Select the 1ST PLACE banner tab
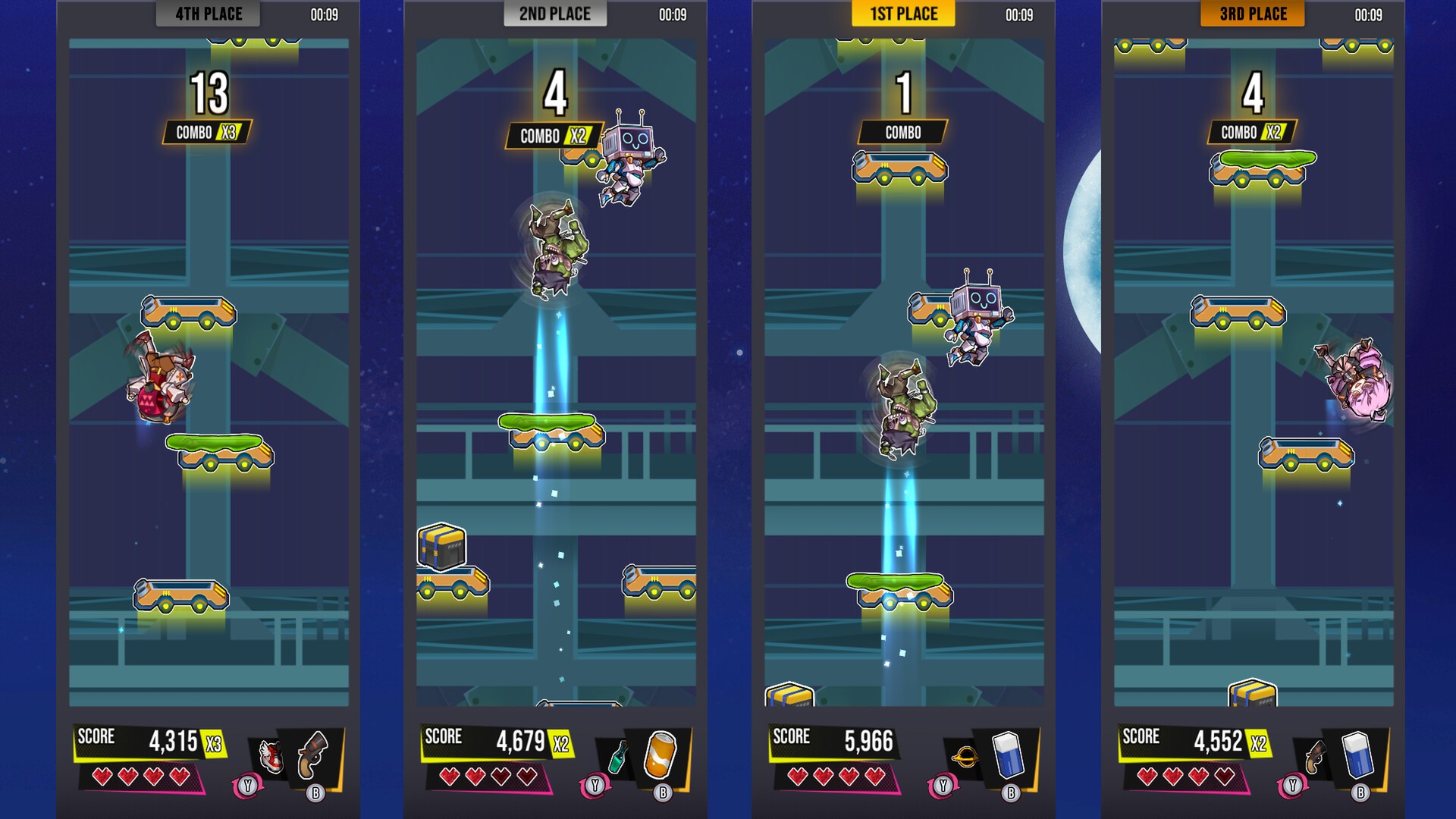 tap(904, 14)
